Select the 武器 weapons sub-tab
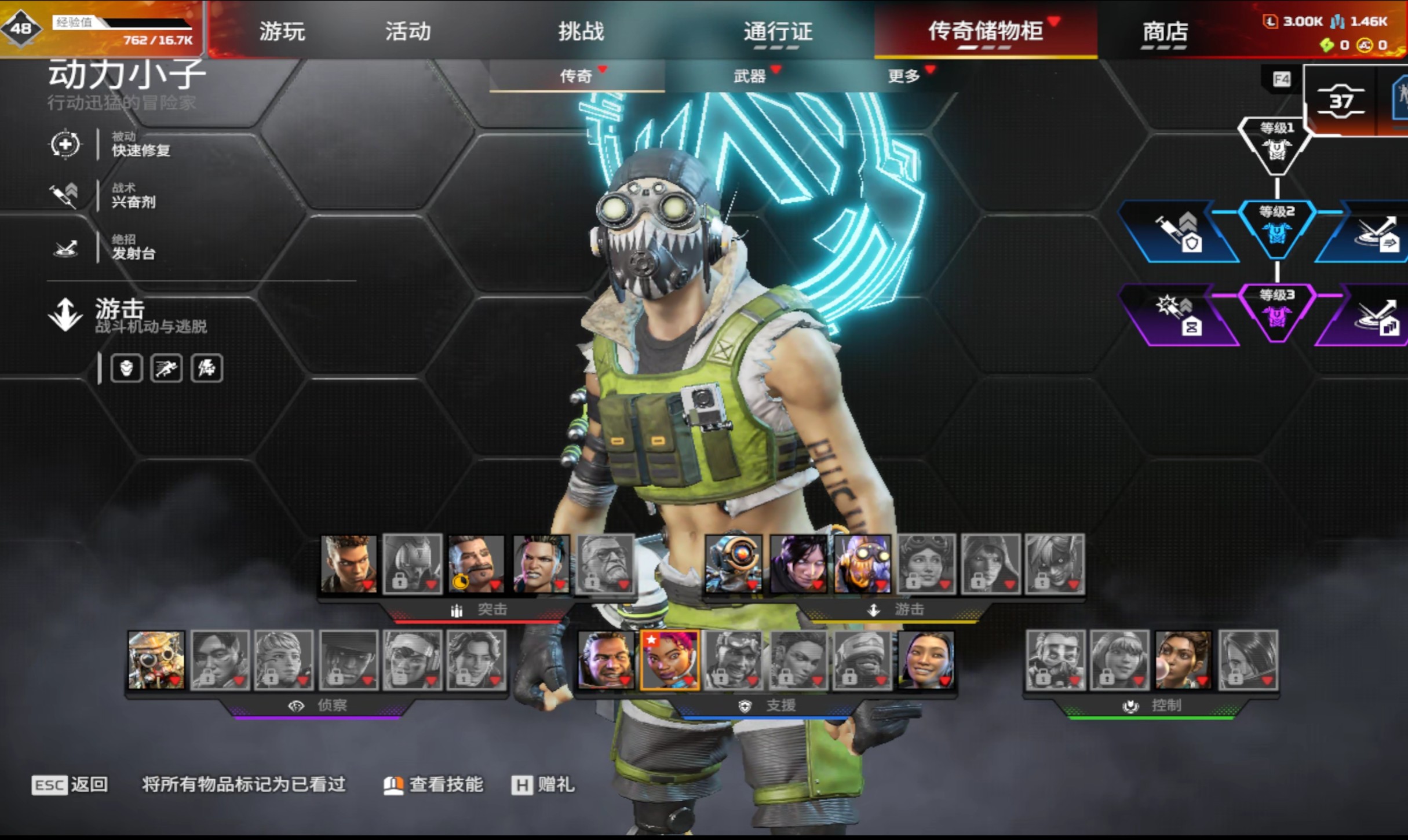Image resolution: width=1408 pixels, height=840 pixels. tap(750, 76)
